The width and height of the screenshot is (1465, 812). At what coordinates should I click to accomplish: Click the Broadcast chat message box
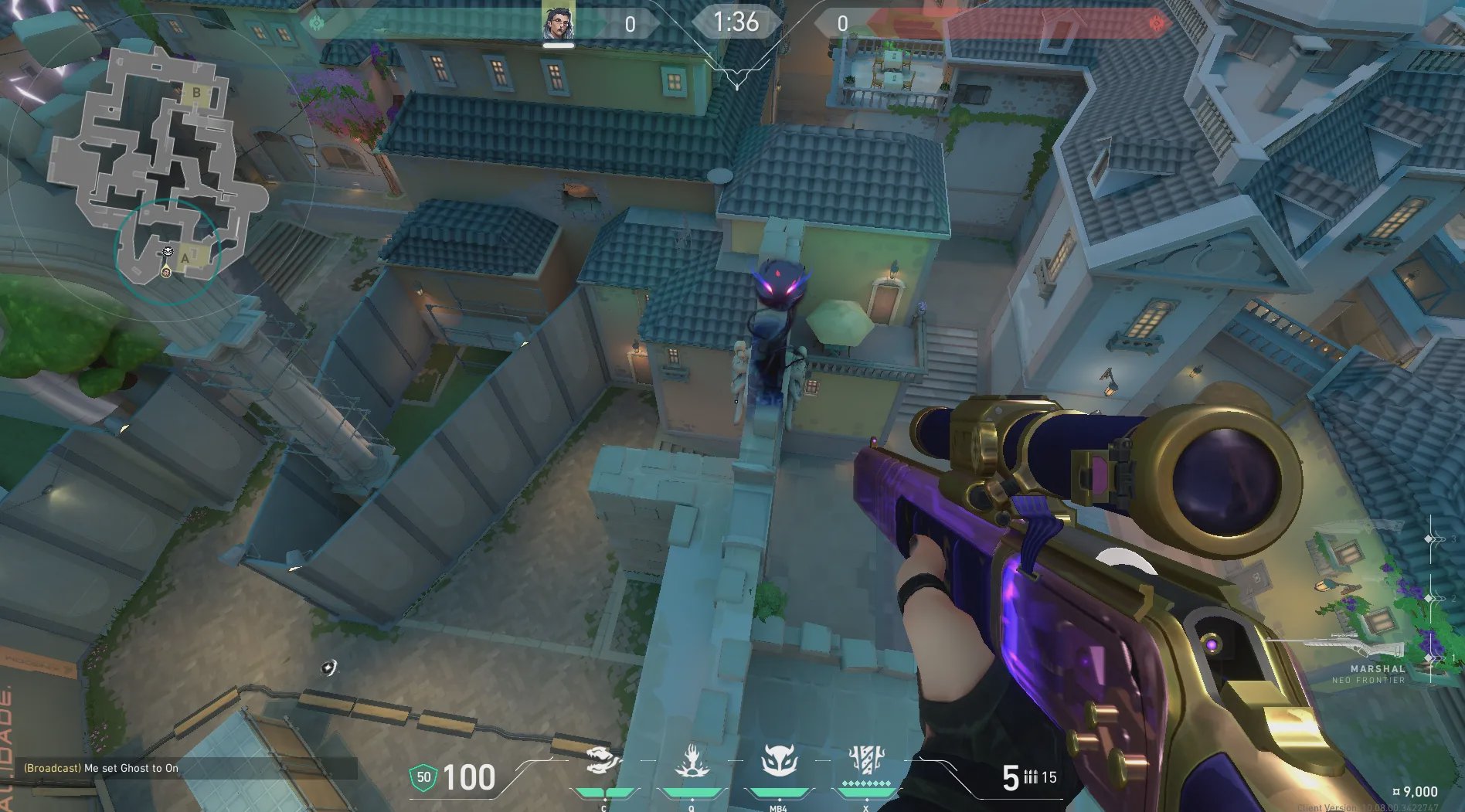point(185,768)
